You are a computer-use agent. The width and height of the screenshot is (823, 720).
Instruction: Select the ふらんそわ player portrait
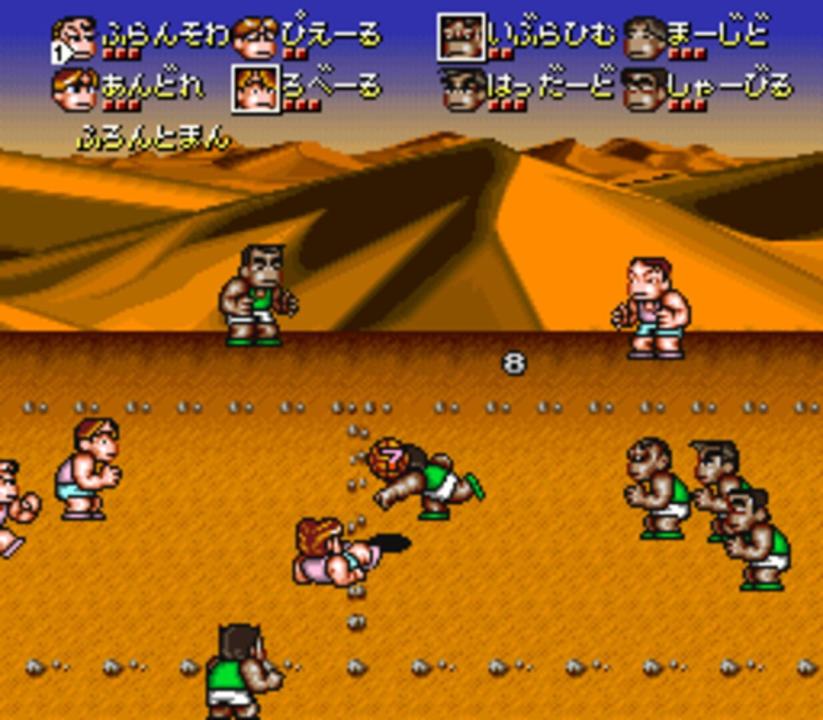[75, 38]
